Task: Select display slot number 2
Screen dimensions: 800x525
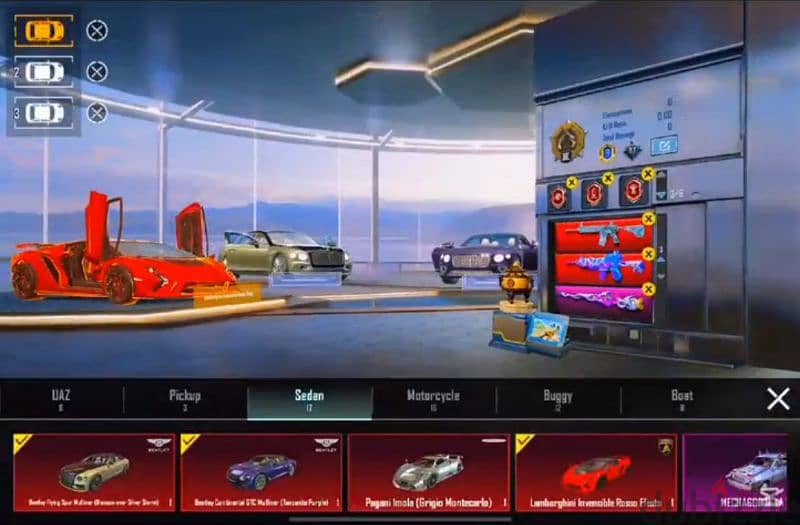Action: tap(45, 72)
